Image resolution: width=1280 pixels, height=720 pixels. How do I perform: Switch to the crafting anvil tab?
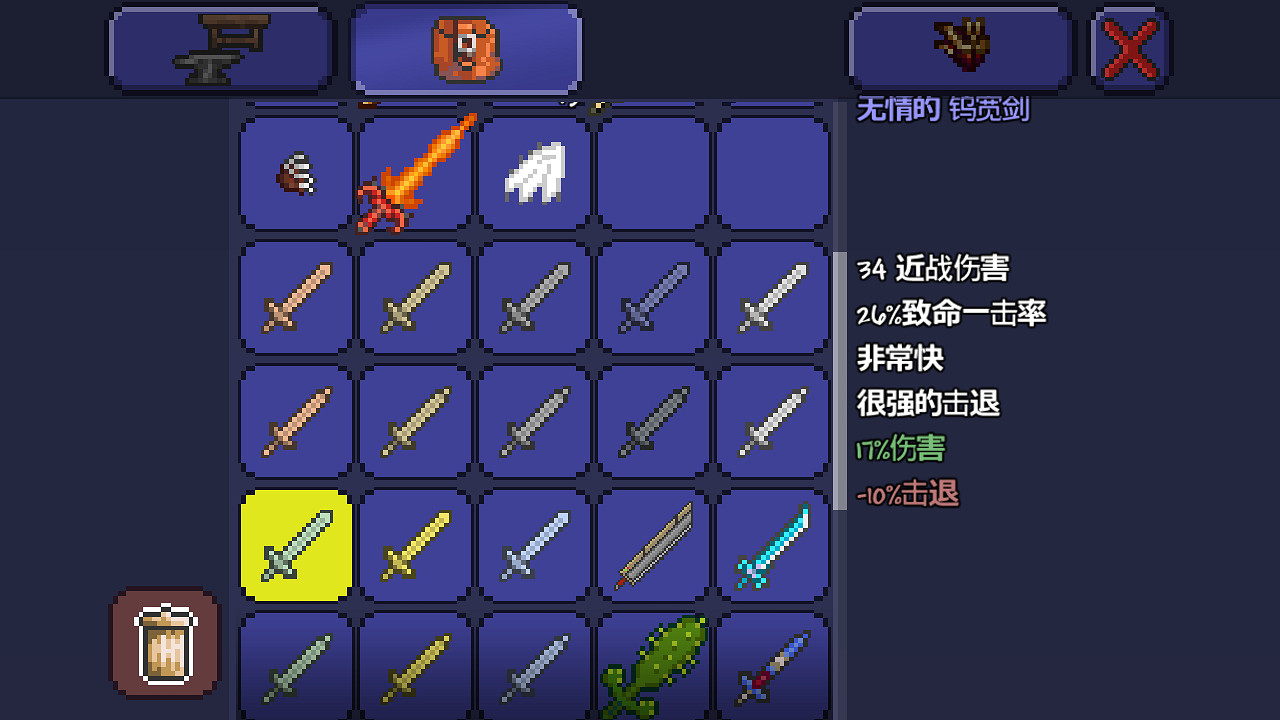pyautogui.click(x=220, y=47)
